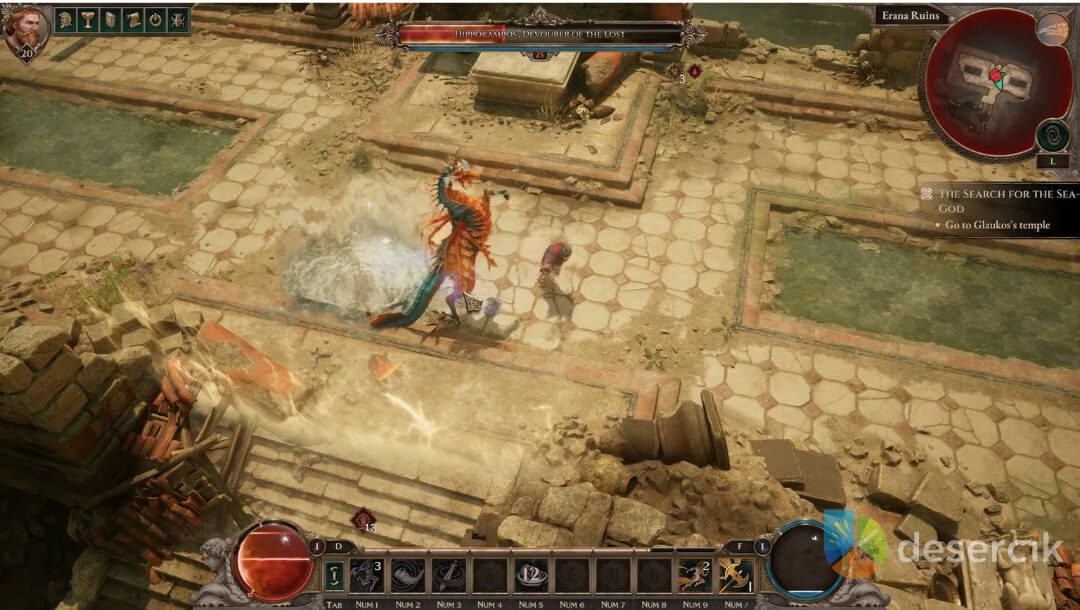
Task: Activate the running figure skill on Num 1
Action: coord(366,575)
